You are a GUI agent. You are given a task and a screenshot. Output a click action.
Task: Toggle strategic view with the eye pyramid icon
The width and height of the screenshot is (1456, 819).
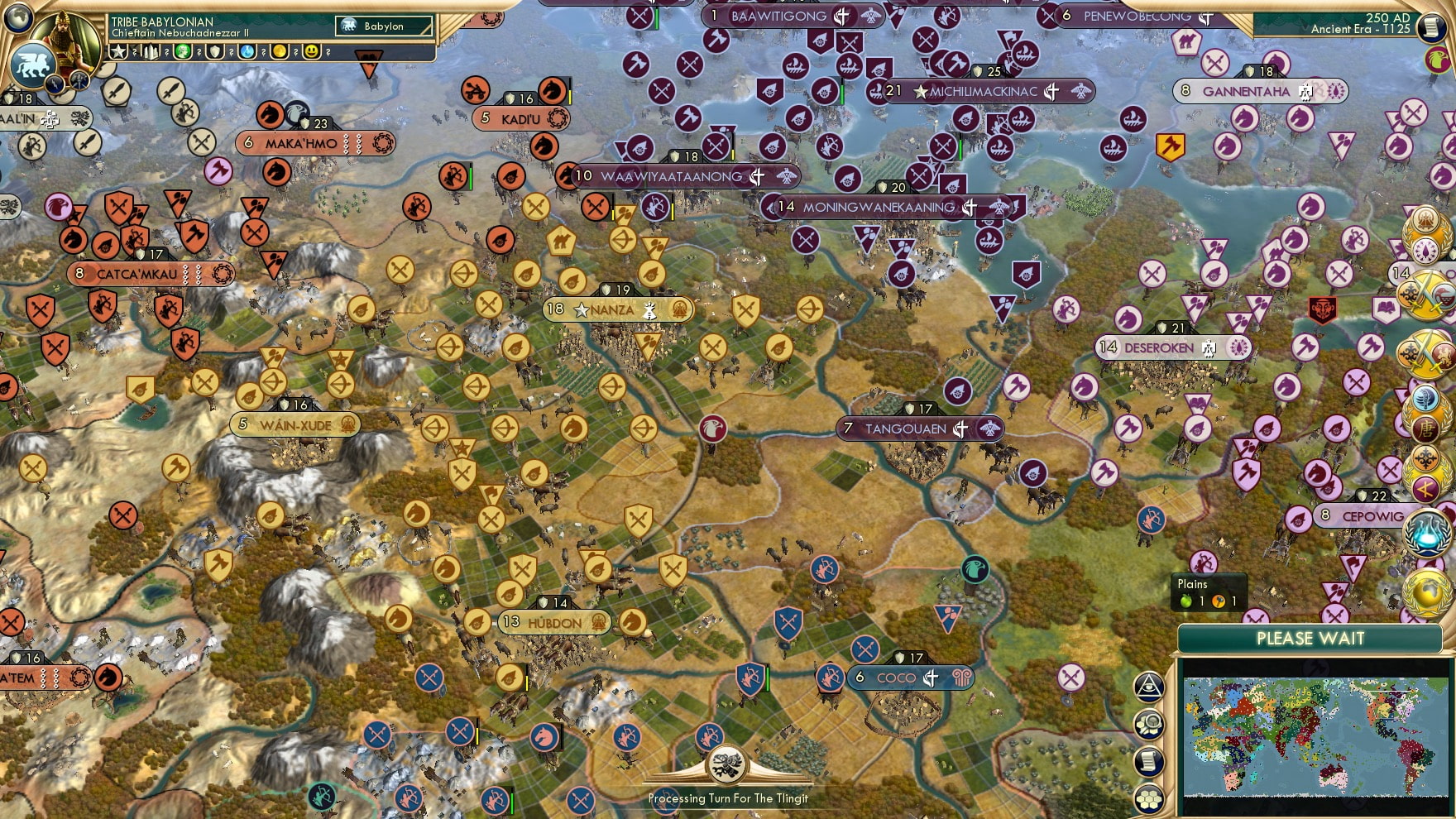[1149, 686]
